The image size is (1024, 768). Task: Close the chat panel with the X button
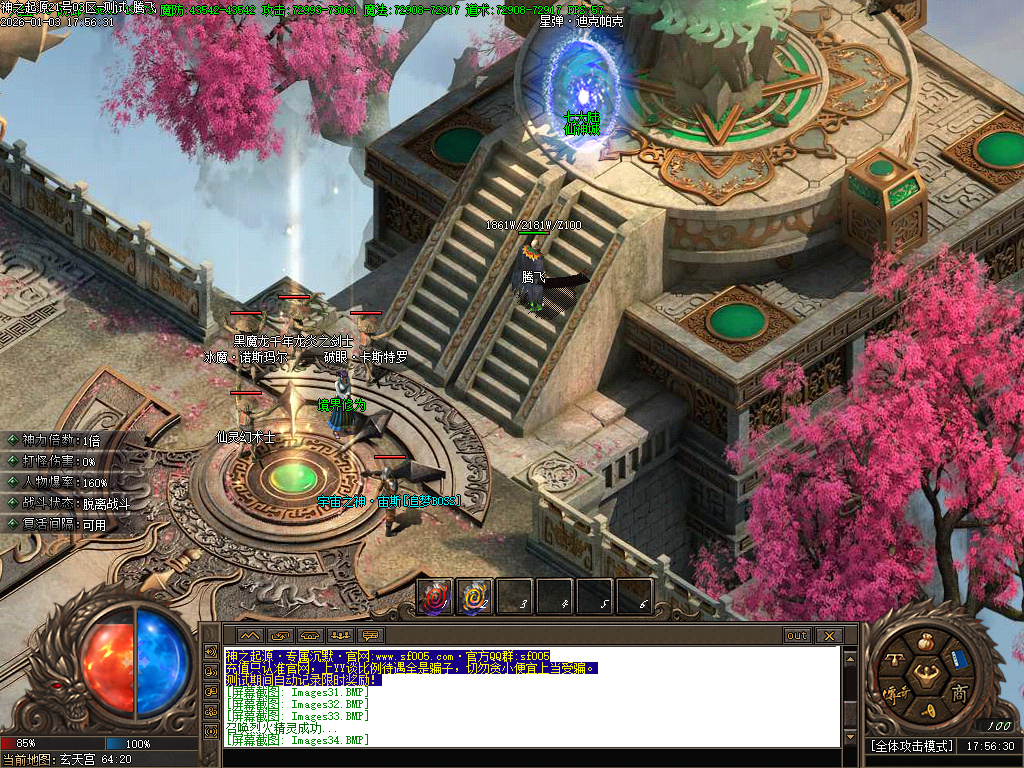click(829, 636)
